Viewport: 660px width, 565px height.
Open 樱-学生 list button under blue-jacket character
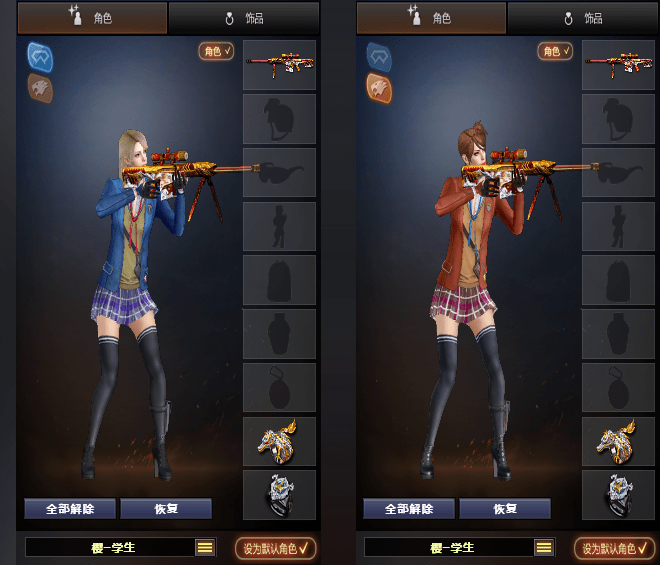click(205, 547)
